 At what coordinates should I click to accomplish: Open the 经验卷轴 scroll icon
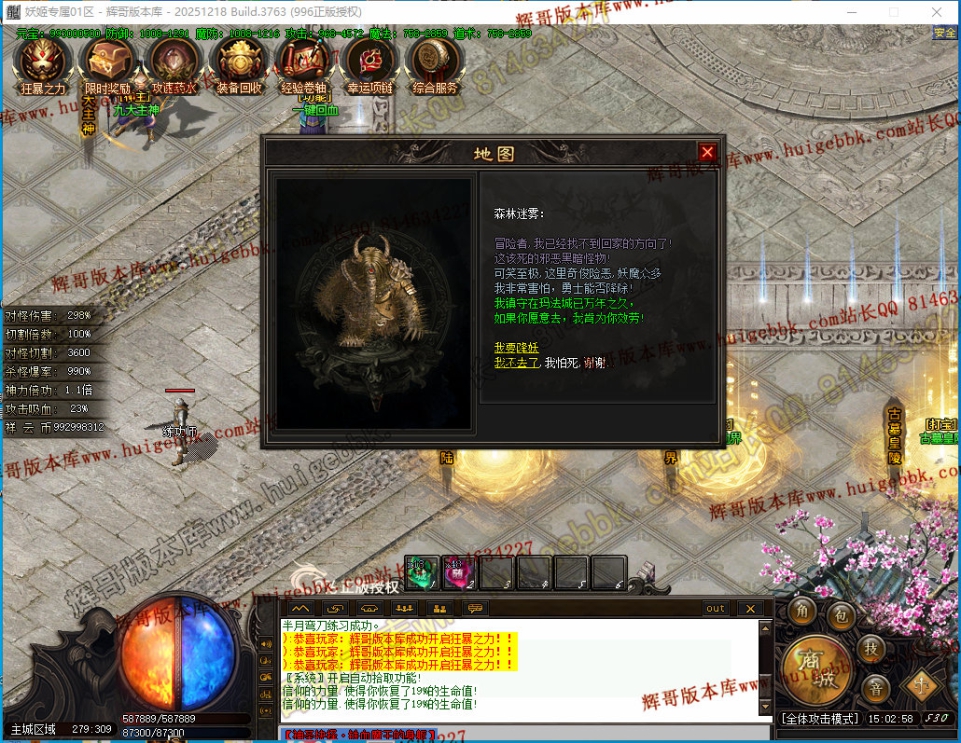click(304, 63)
